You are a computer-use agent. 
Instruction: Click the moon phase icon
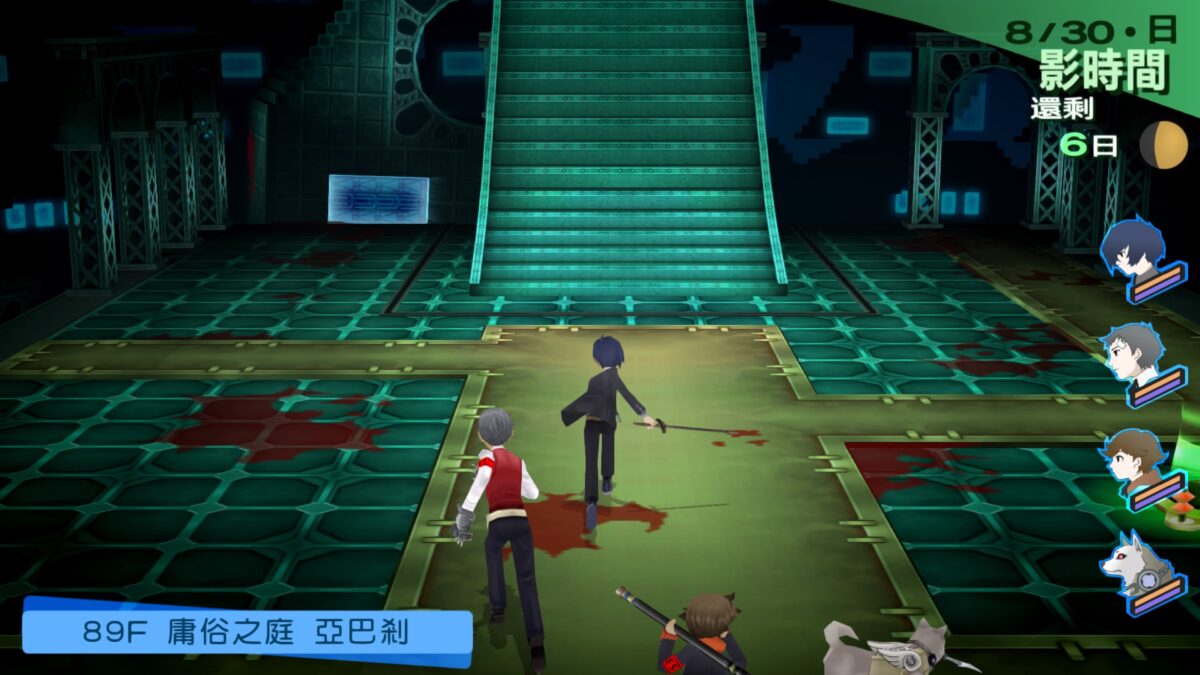coord(1164,145)
